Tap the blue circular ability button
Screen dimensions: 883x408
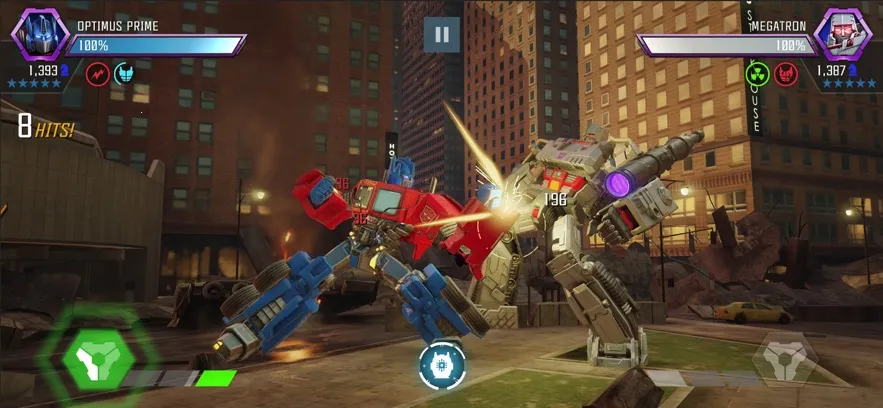click(x=439, y=364)
